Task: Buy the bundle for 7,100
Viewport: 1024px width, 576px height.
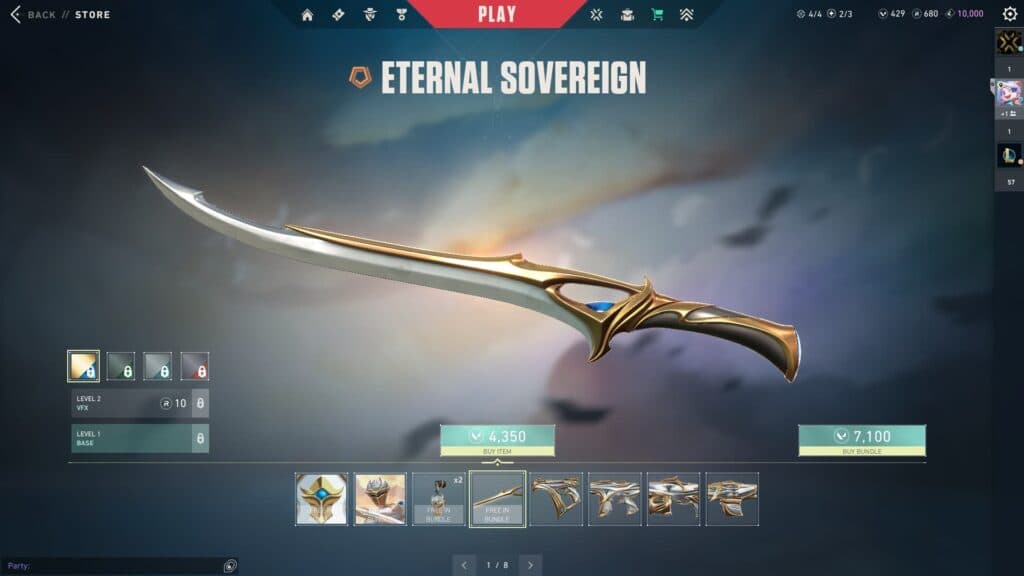Action: 861,436
